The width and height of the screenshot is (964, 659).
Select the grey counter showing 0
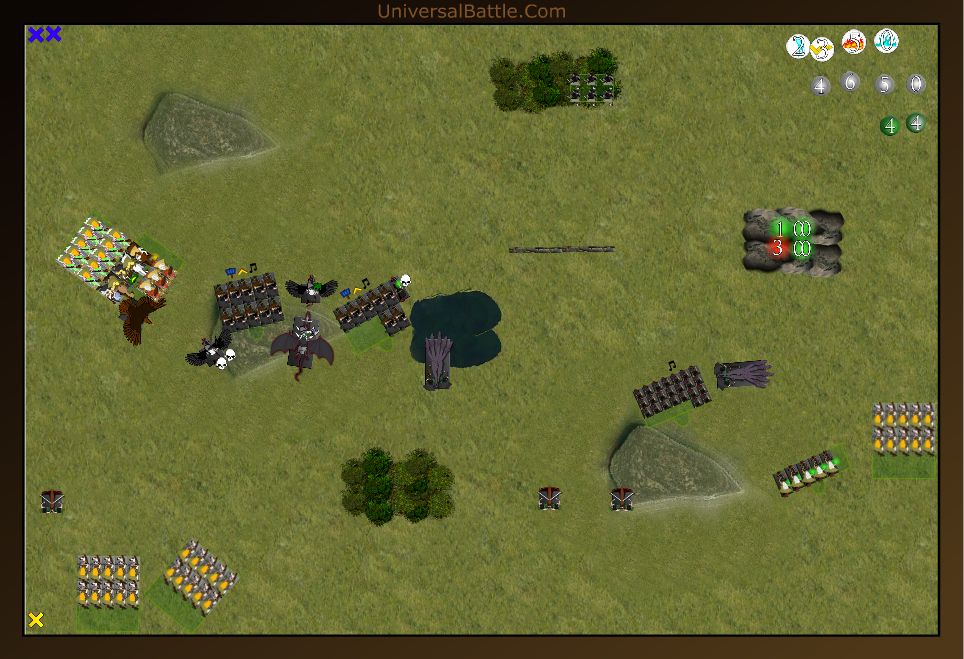[915, 84]
